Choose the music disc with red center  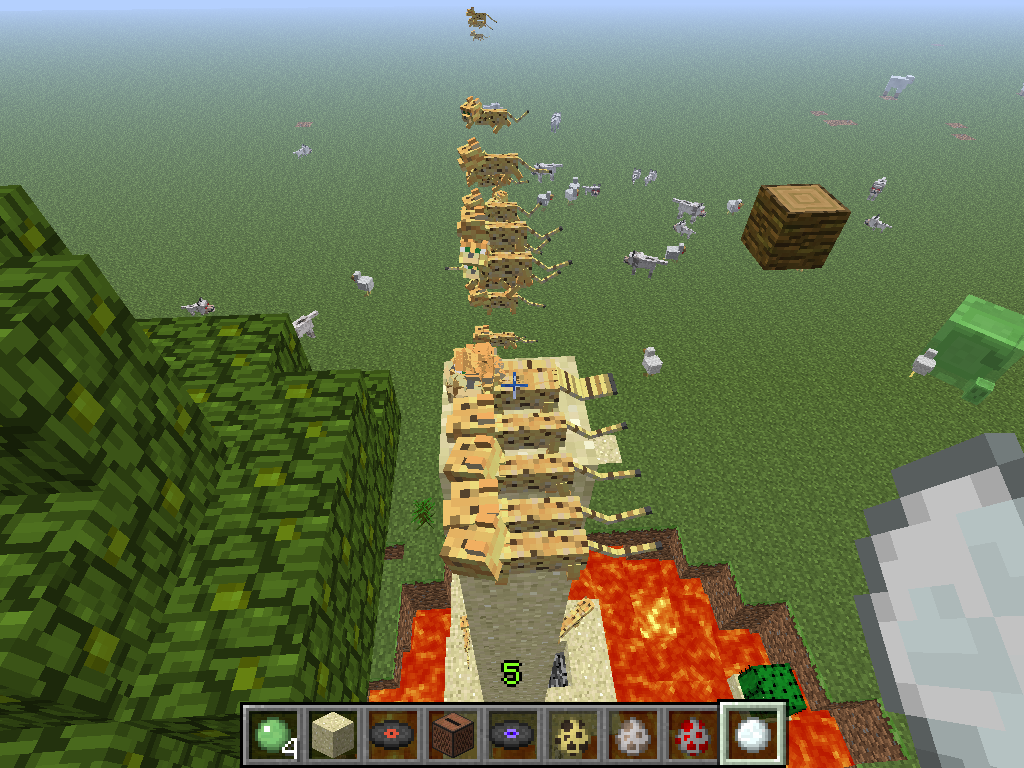391,734
